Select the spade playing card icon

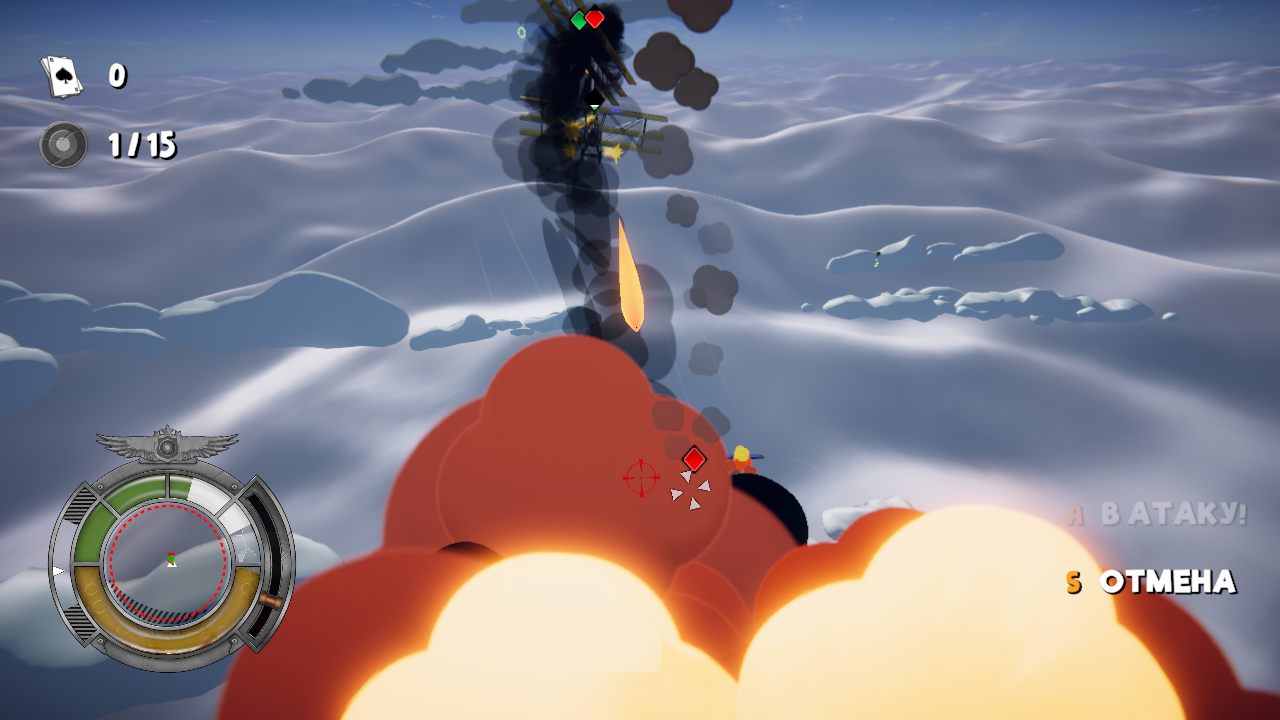point(62,76)
